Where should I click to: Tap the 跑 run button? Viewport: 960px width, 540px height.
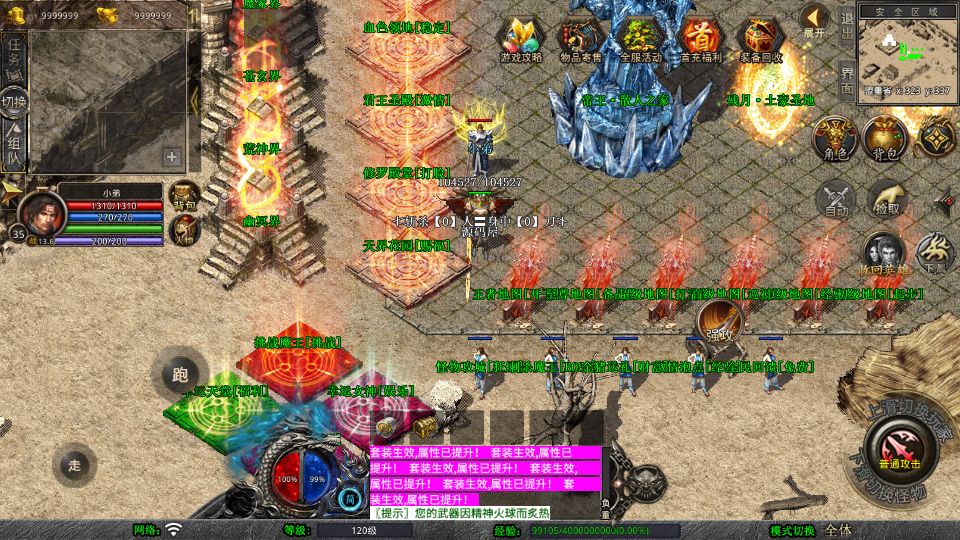pos(180,375)
